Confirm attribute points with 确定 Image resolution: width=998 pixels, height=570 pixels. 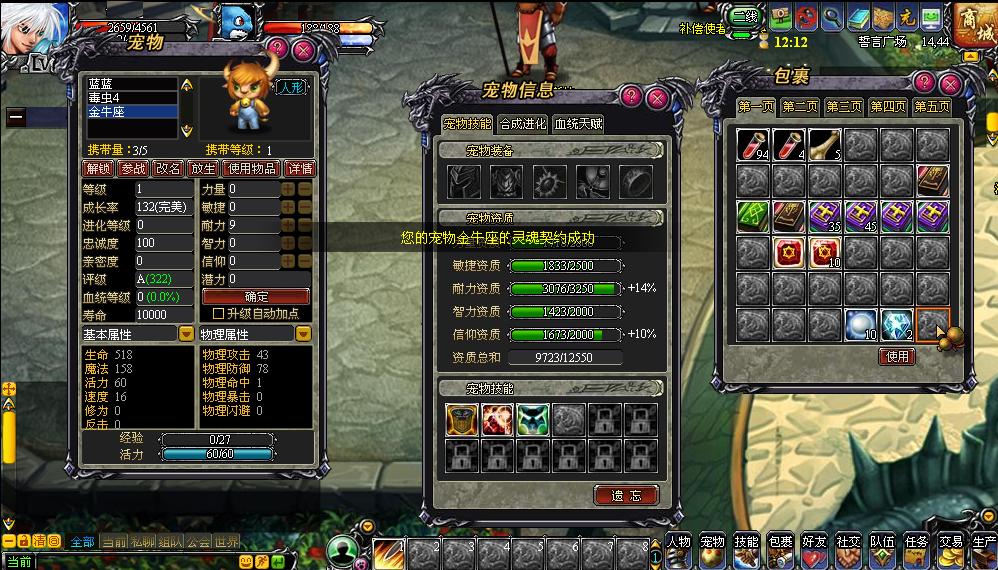(256, 297)
